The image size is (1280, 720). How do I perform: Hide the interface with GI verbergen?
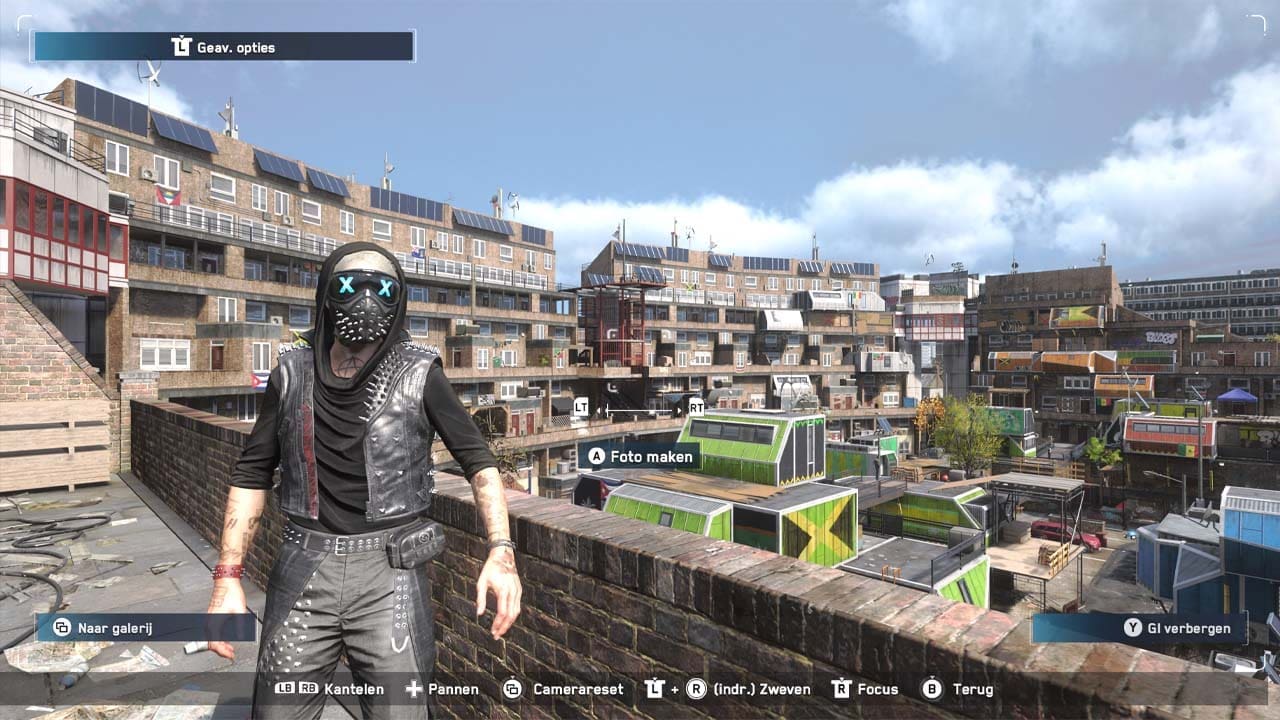(1140, 628)
